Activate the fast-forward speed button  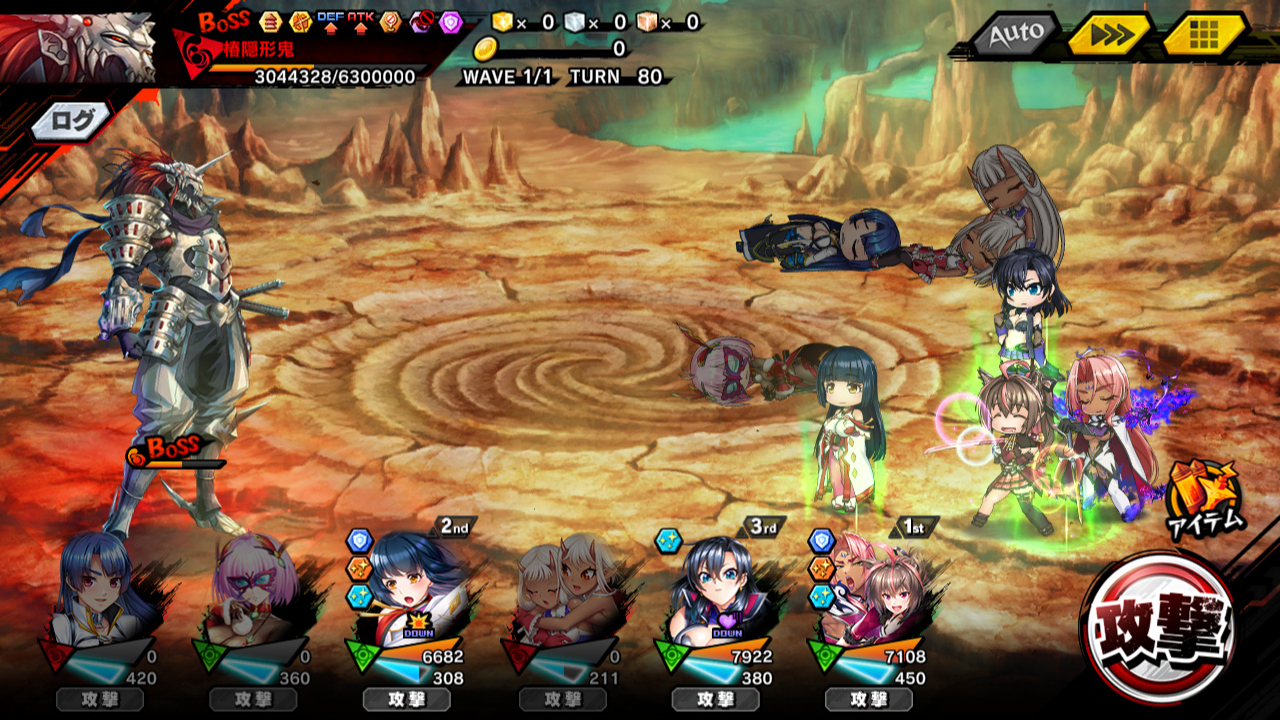pyautogui.click(x=1107, y=36)
